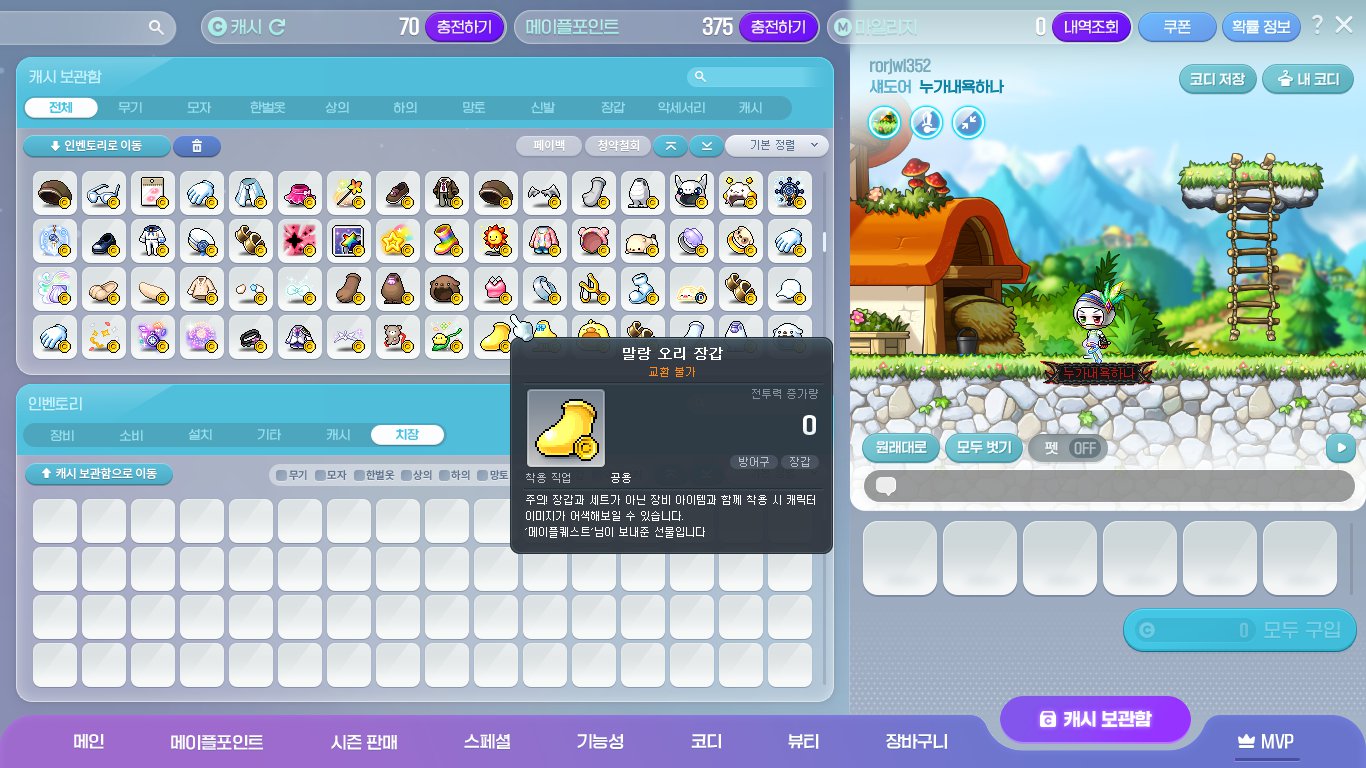Click the search field in 캐시 보관함

[x=760, y=76]
